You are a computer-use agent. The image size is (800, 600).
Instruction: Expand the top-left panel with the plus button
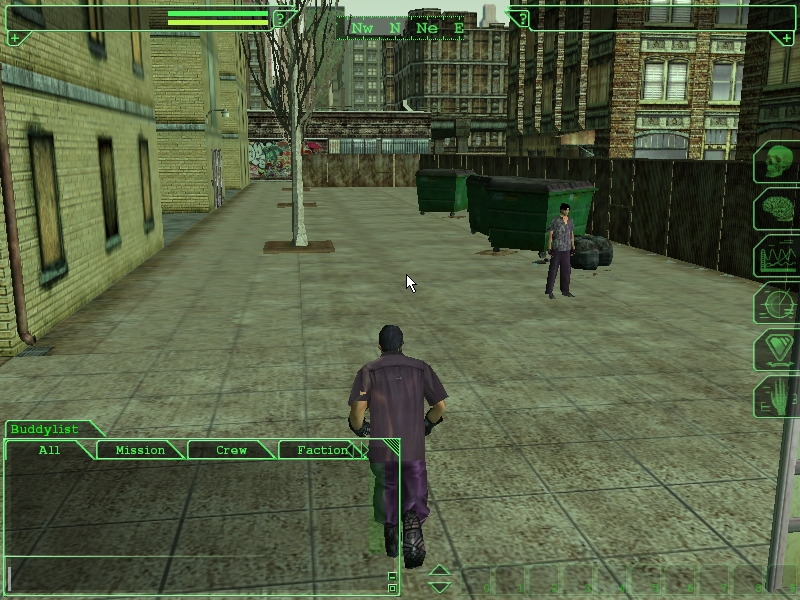pyautogui.click(x=14, y=38)
